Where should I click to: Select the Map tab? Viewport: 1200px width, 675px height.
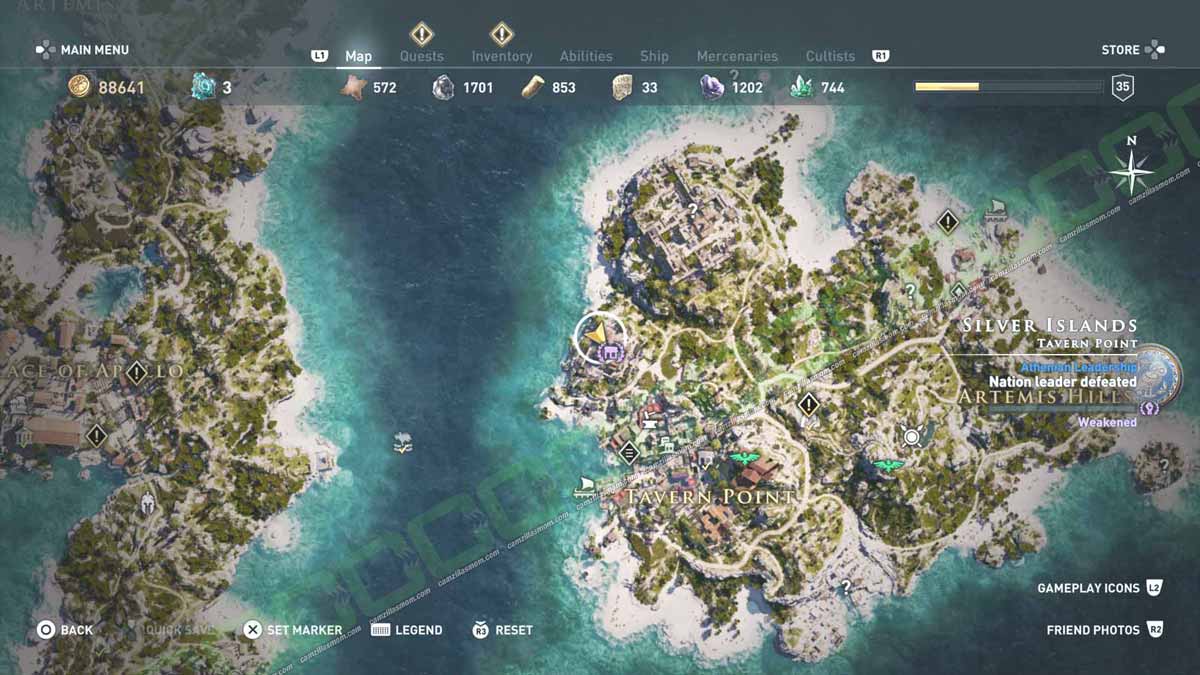tap(358, 56)
